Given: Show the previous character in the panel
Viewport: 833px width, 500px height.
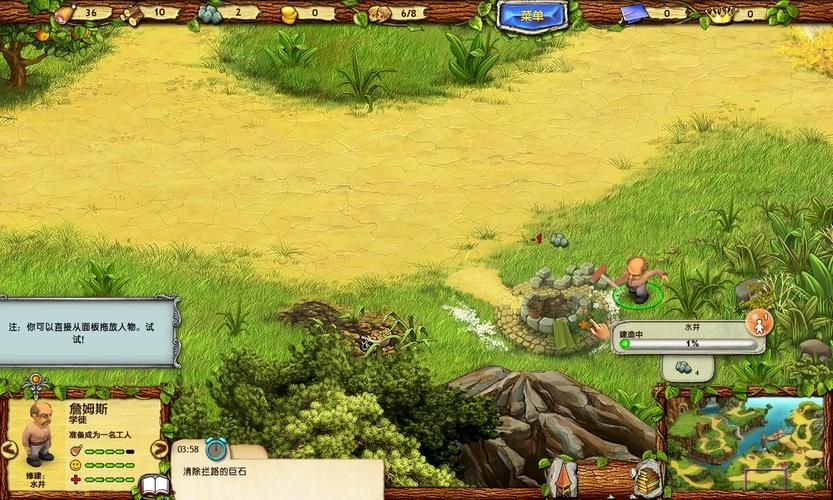Looking at the screenshot, I should coord(9,448).
